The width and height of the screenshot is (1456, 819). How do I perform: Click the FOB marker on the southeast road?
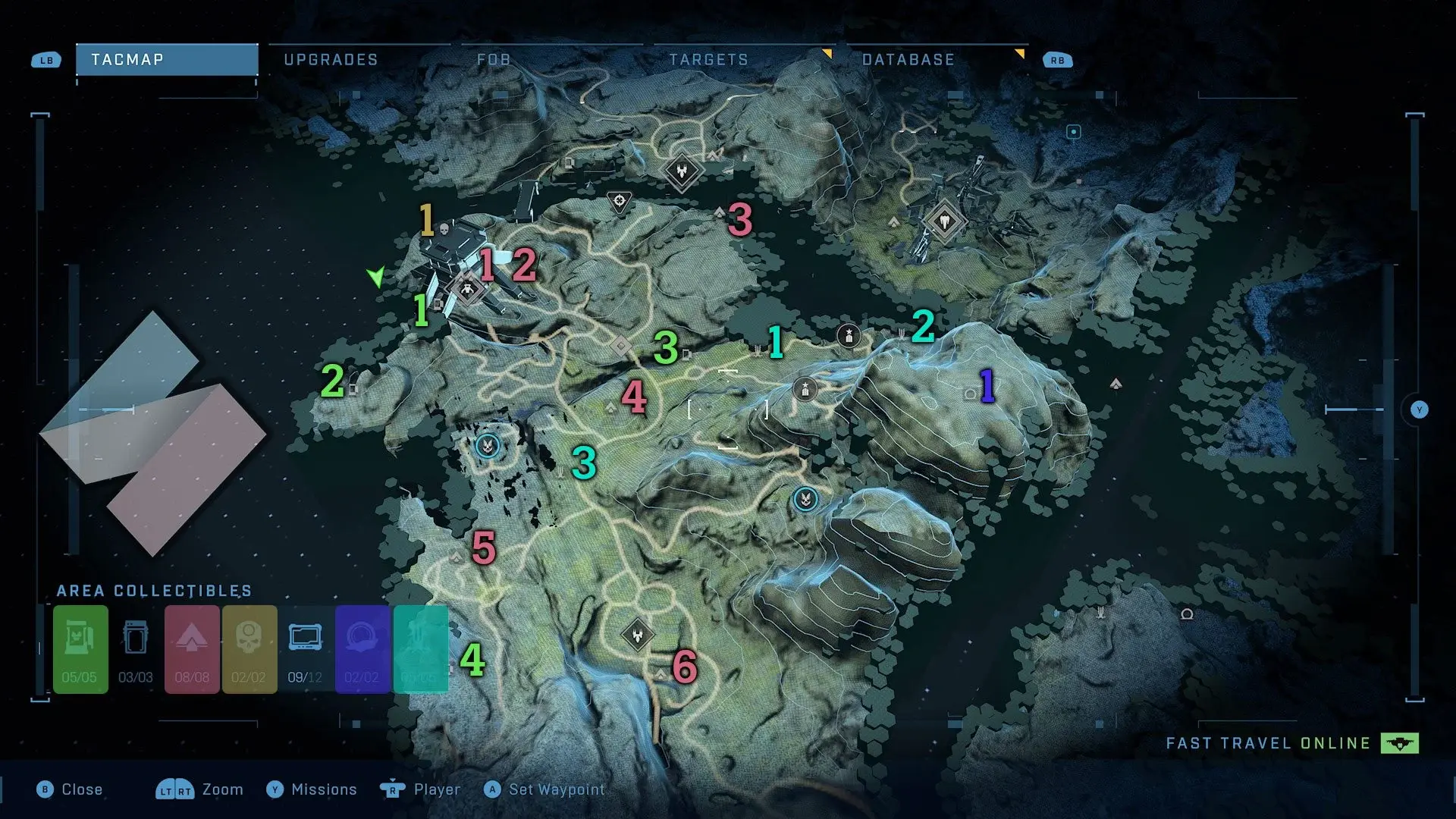(805, 500)
